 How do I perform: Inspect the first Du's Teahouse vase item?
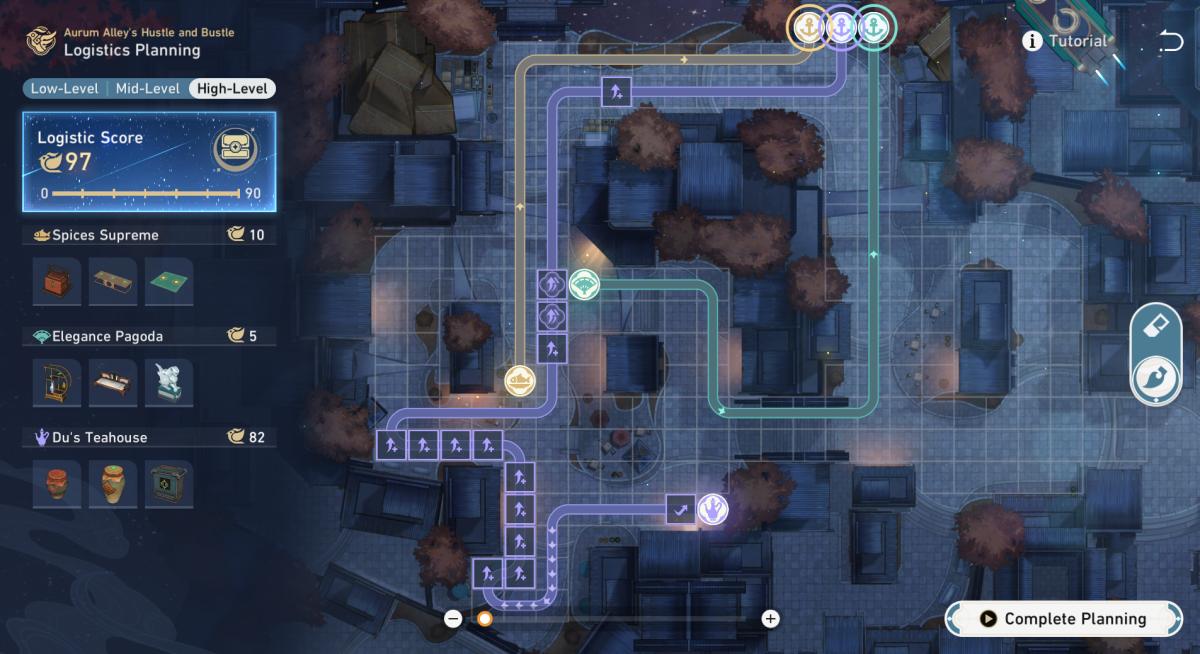57,484
